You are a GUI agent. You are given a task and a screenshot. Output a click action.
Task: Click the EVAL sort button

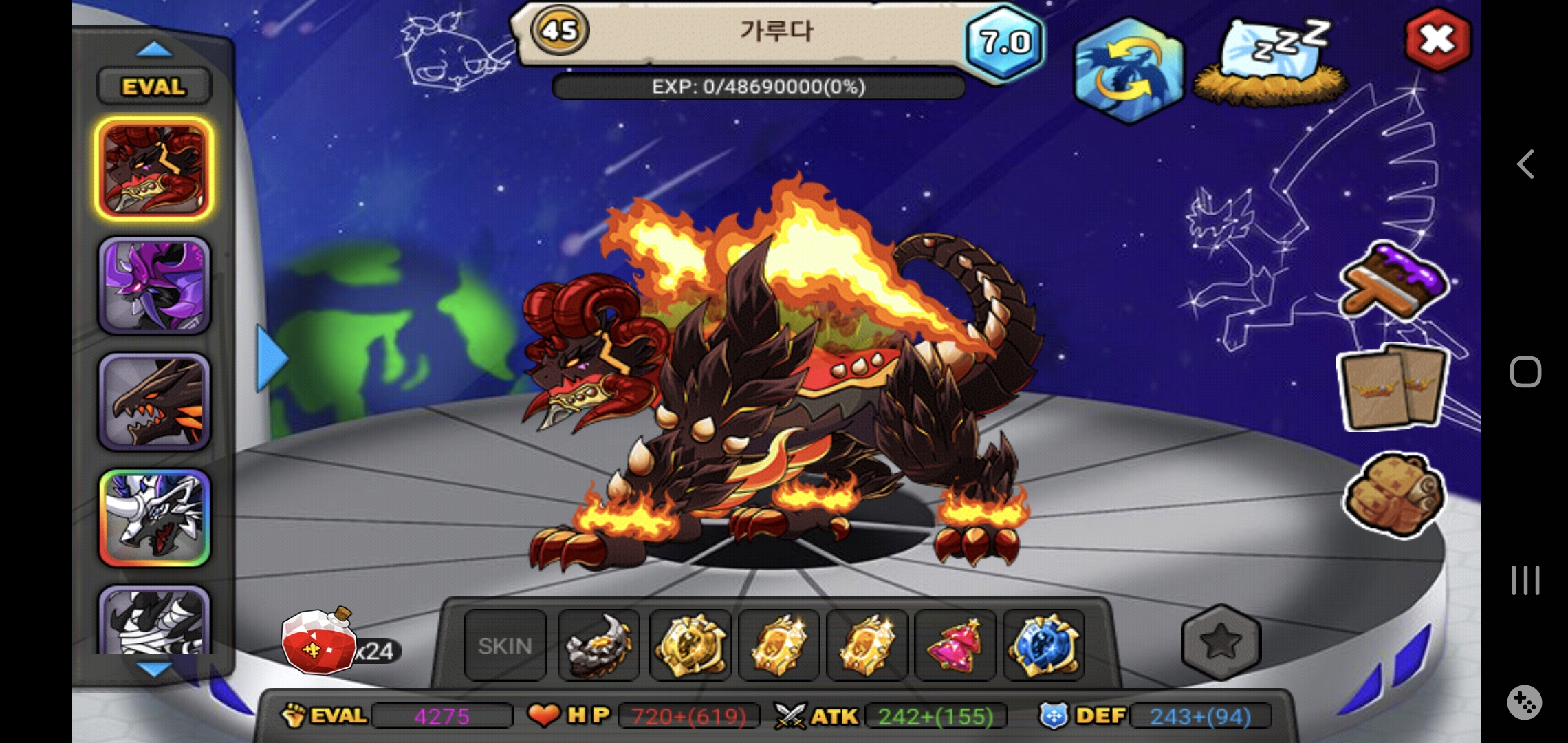(153, 87)
